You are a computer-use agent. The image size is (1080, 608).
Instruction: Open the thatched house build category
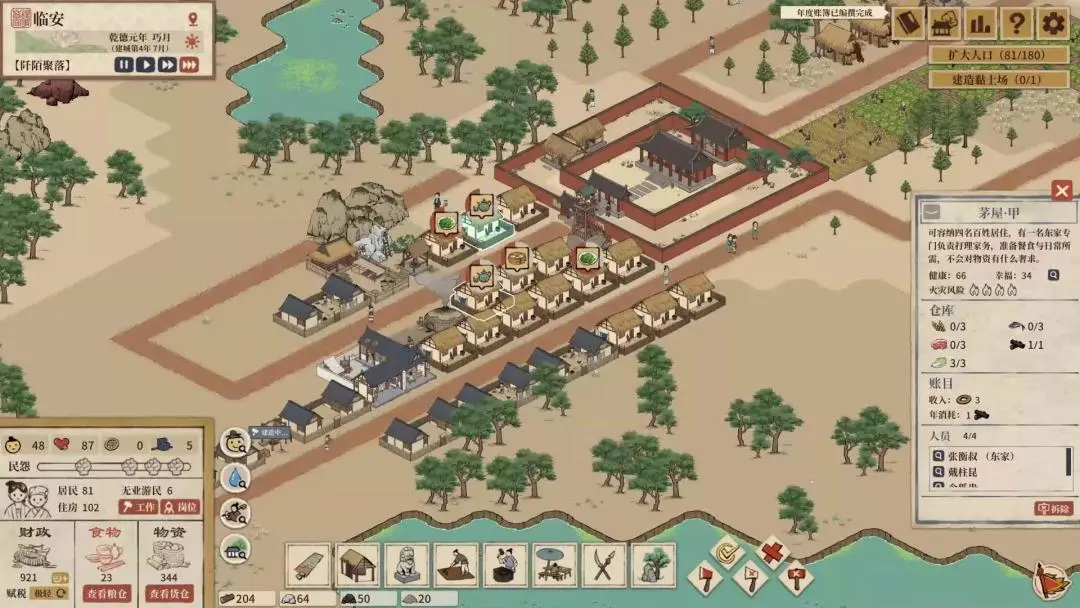[357, 565]
